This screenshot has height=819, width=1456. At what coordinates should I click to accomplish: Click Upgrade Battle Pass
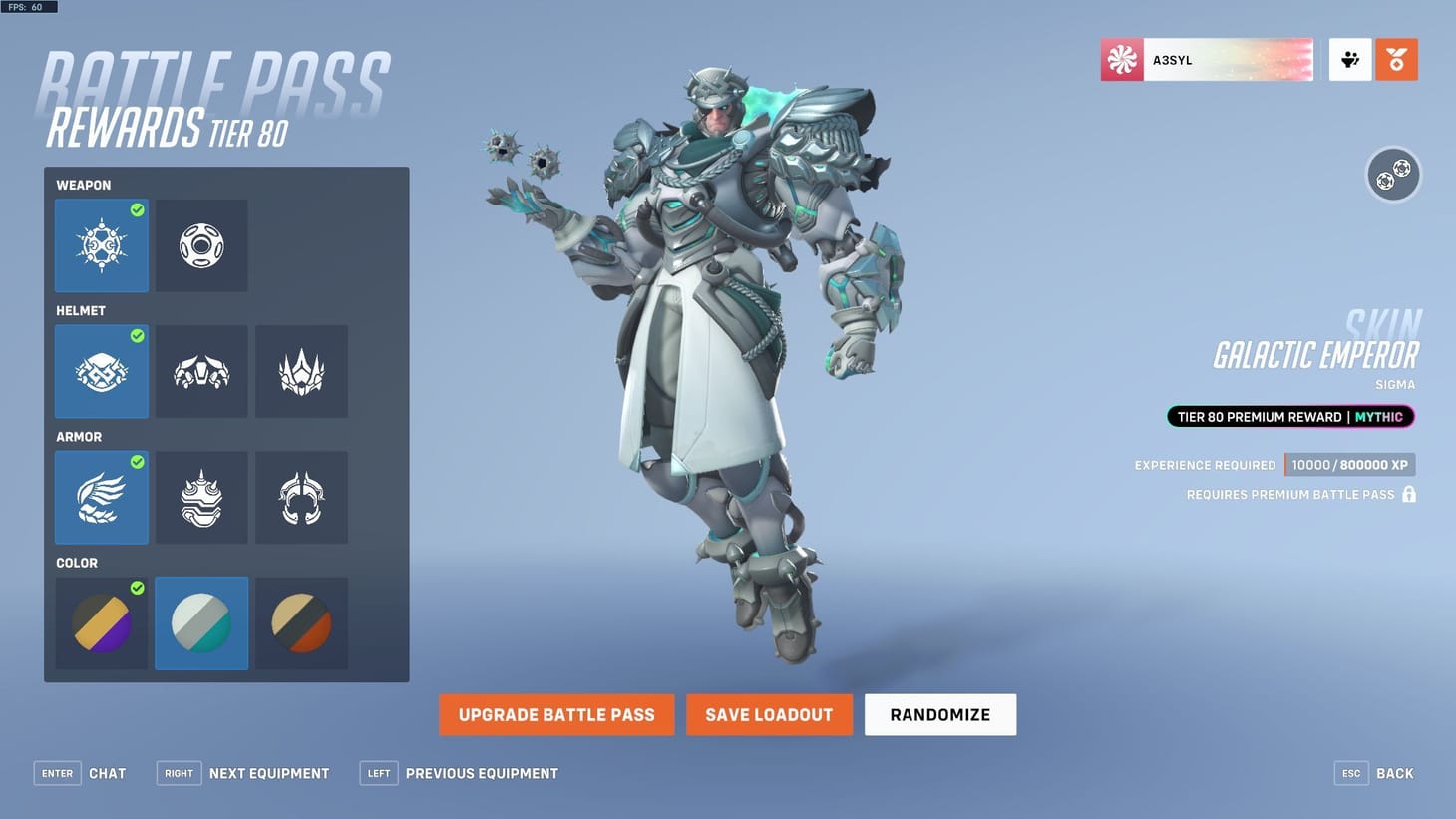pos(555,714)
